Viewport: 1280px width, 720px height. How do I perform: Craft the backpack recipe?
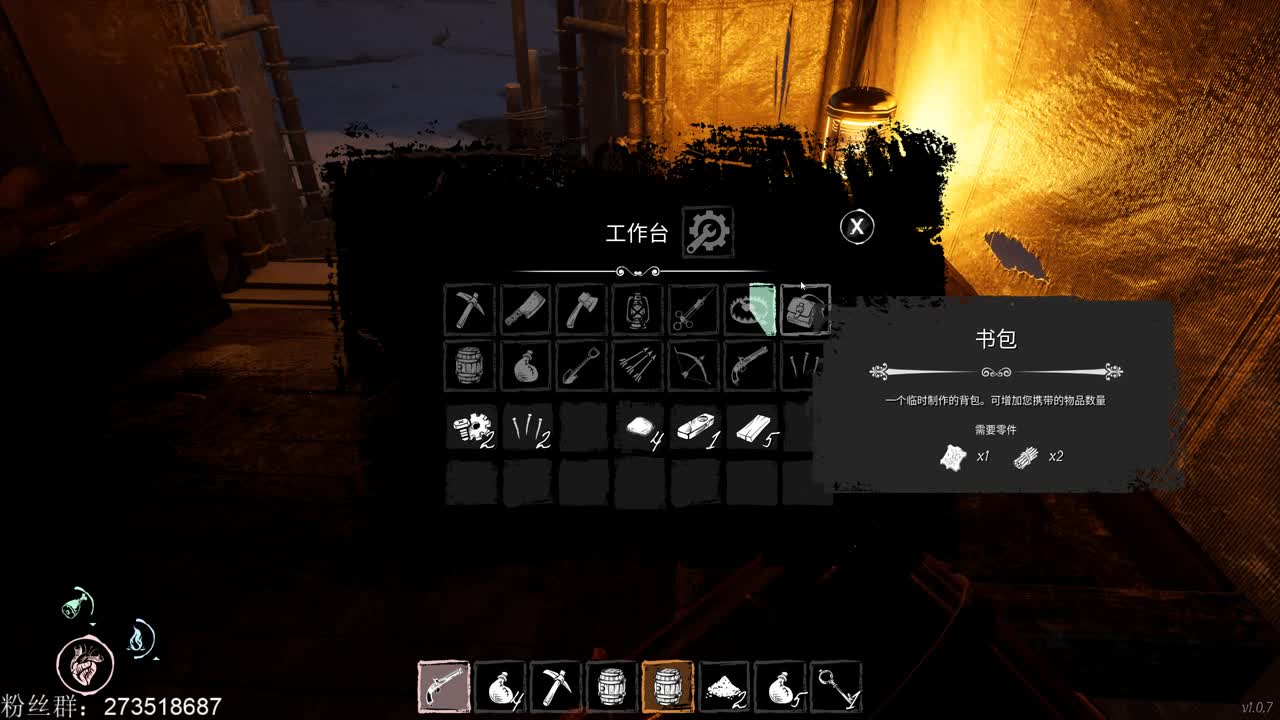coord(805,310)
